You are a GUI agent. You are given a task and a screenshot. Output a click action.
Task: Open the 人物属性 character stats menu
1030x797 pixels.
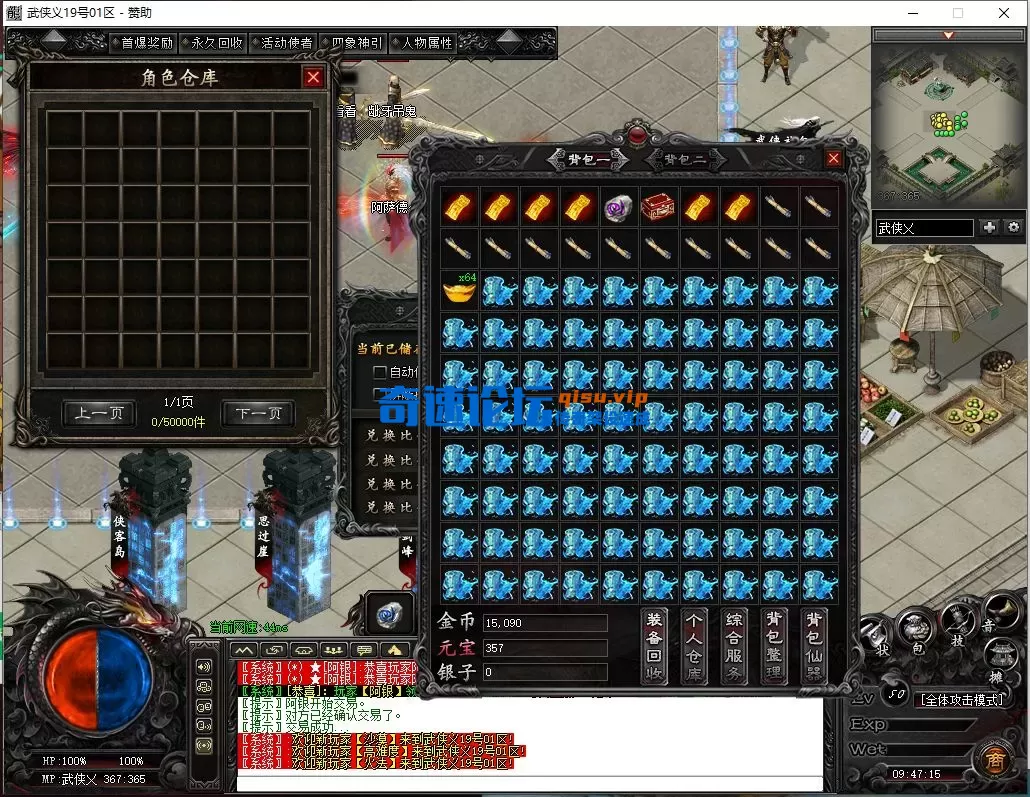[426, 43]
